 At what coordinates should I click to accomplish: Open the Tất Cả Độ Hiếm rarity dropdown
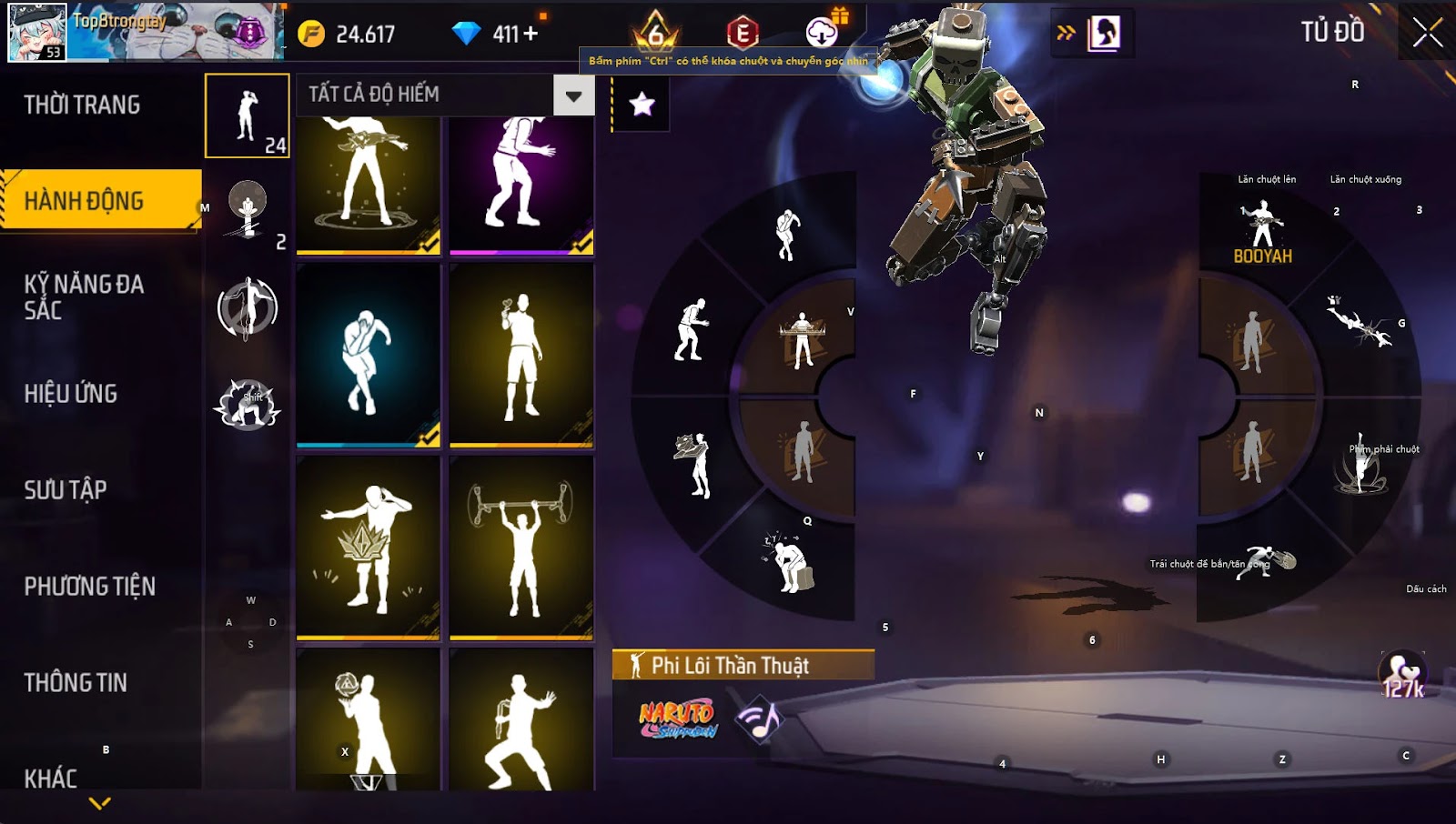pyautogui.click(x=573, y=95)
